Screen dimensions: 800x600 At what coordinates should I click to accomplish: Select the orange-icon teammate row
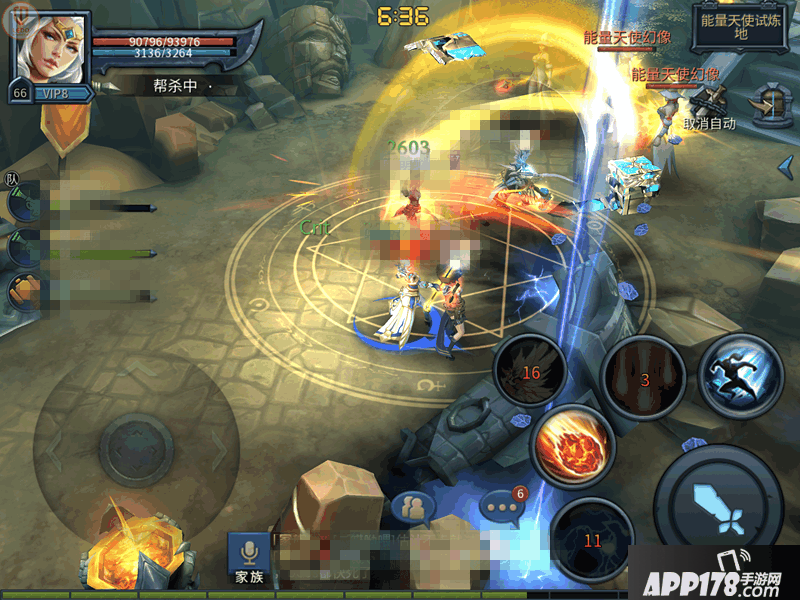click(80, 294)
